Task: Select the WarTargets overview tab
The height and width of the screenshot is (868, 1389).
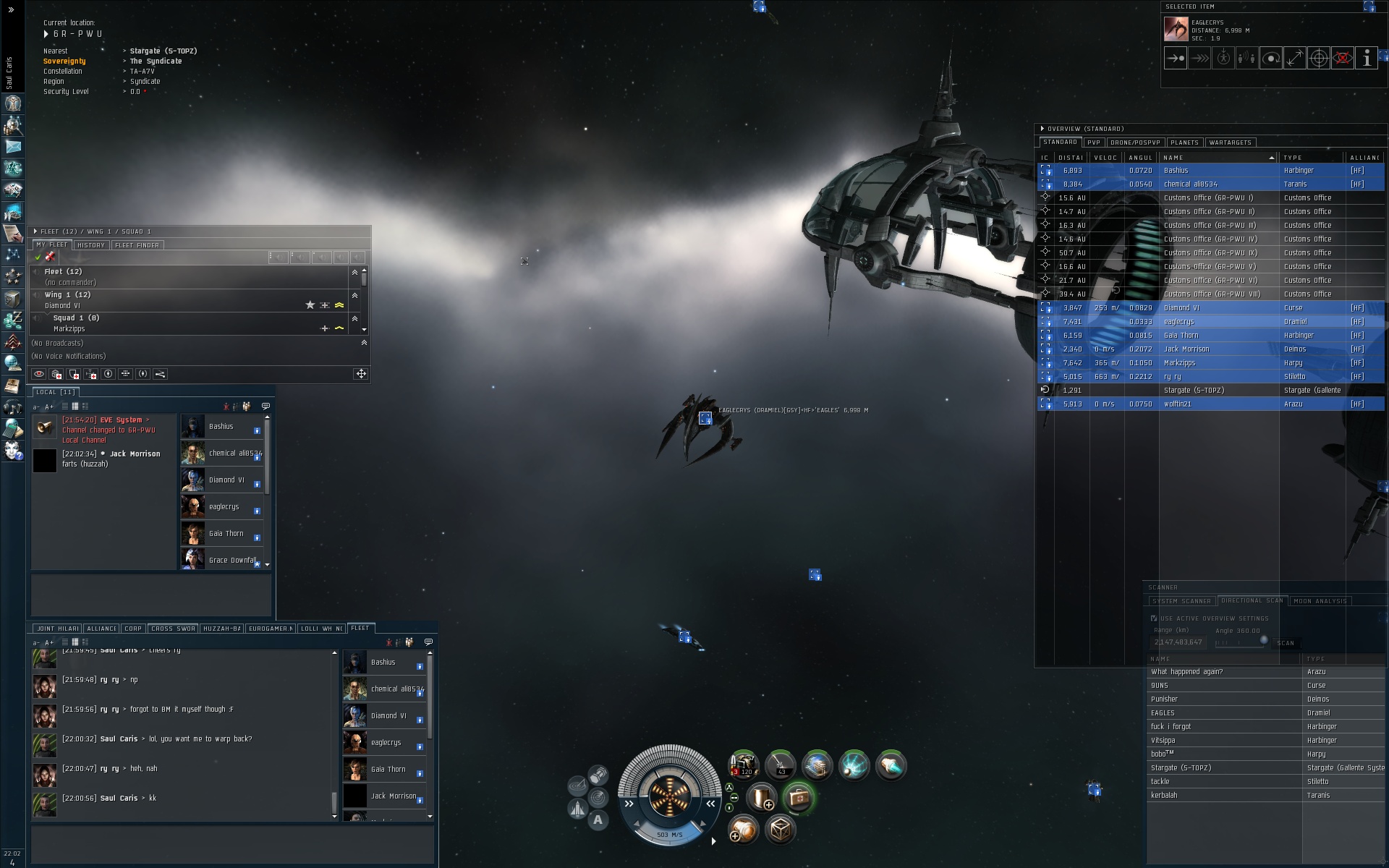Action: point(1230,142)
